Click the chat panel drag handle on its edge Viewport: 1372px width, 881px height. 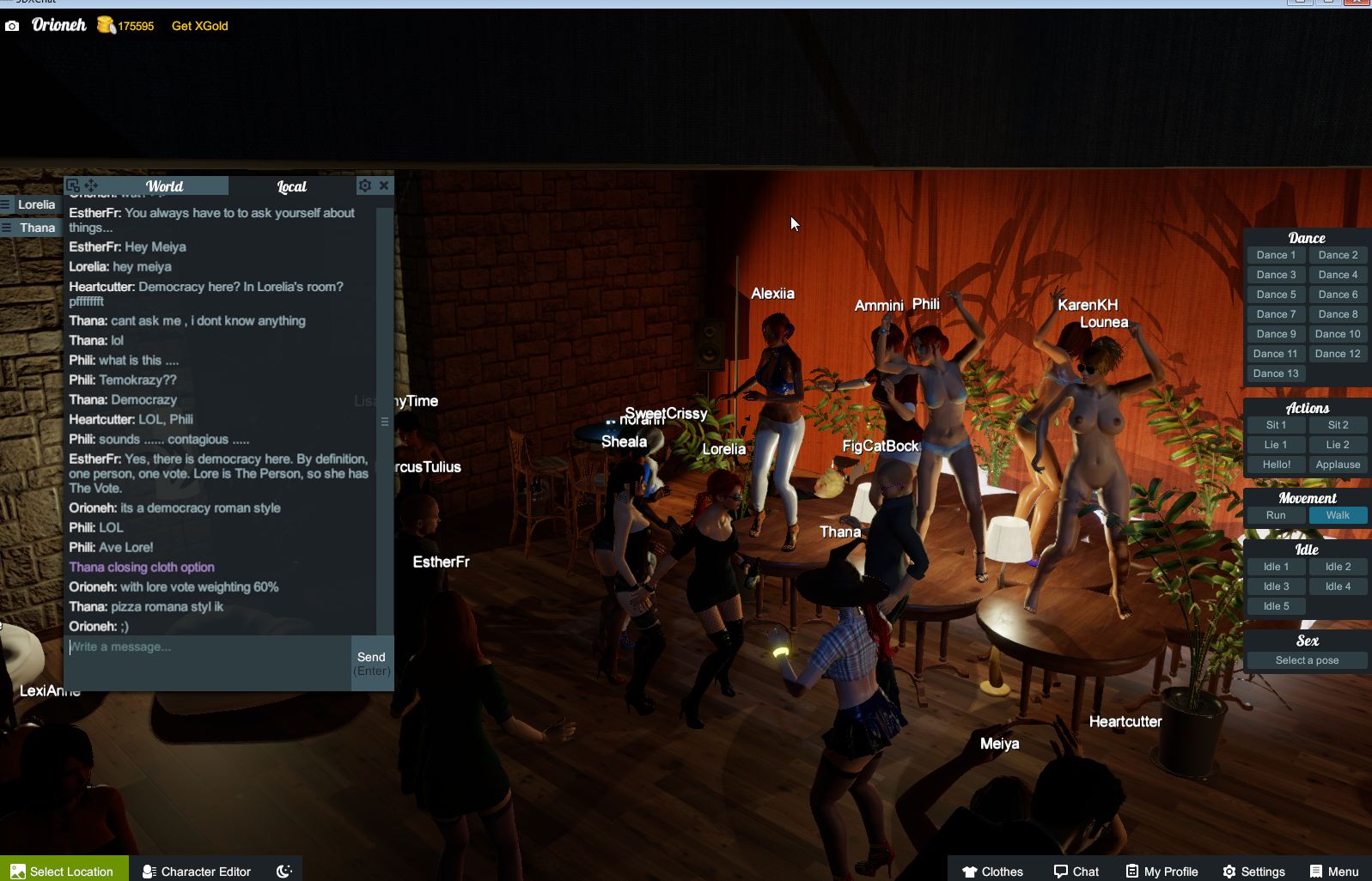tap(386, 422)
